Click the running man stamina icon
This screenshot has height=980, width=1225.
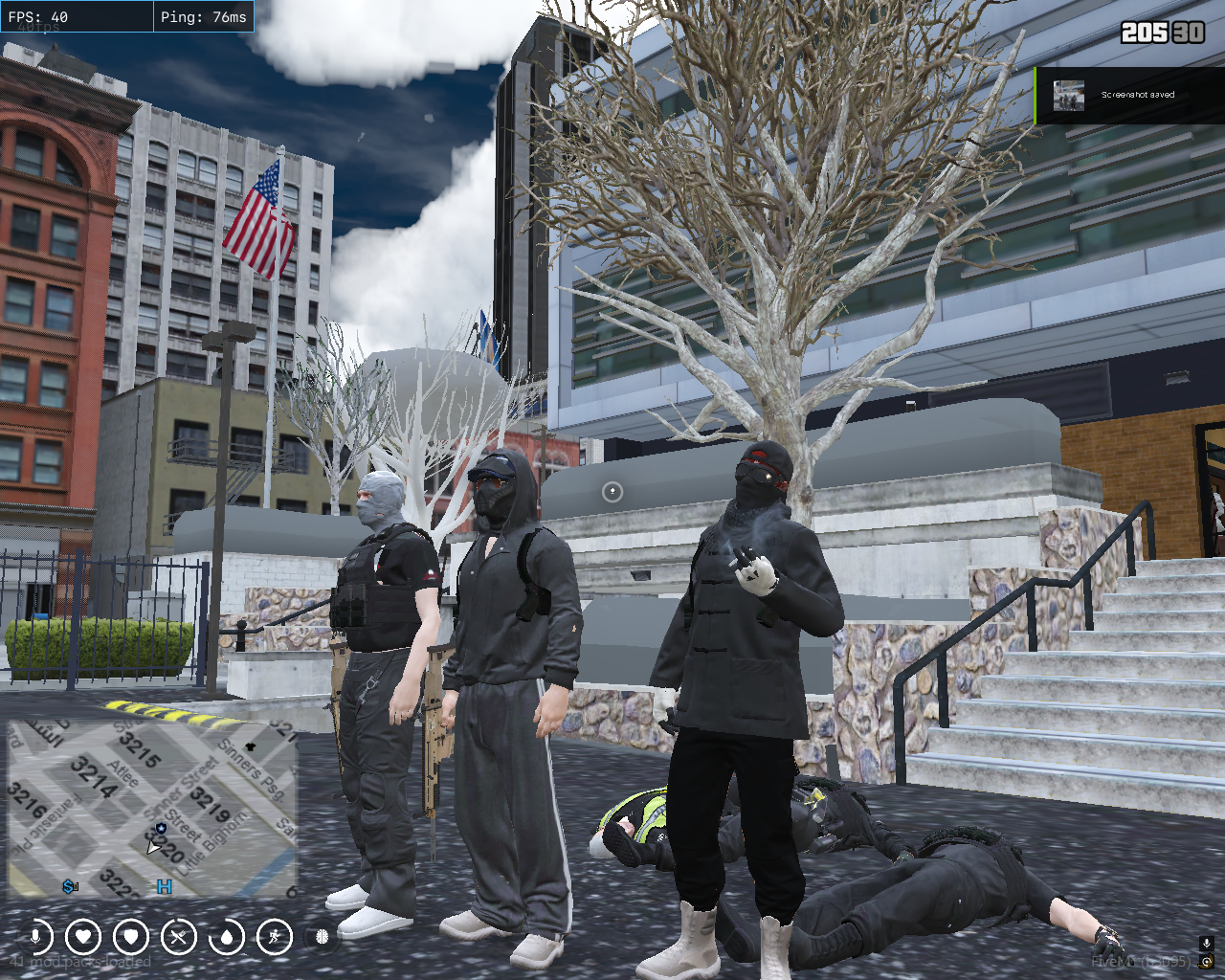click(275, 937)
